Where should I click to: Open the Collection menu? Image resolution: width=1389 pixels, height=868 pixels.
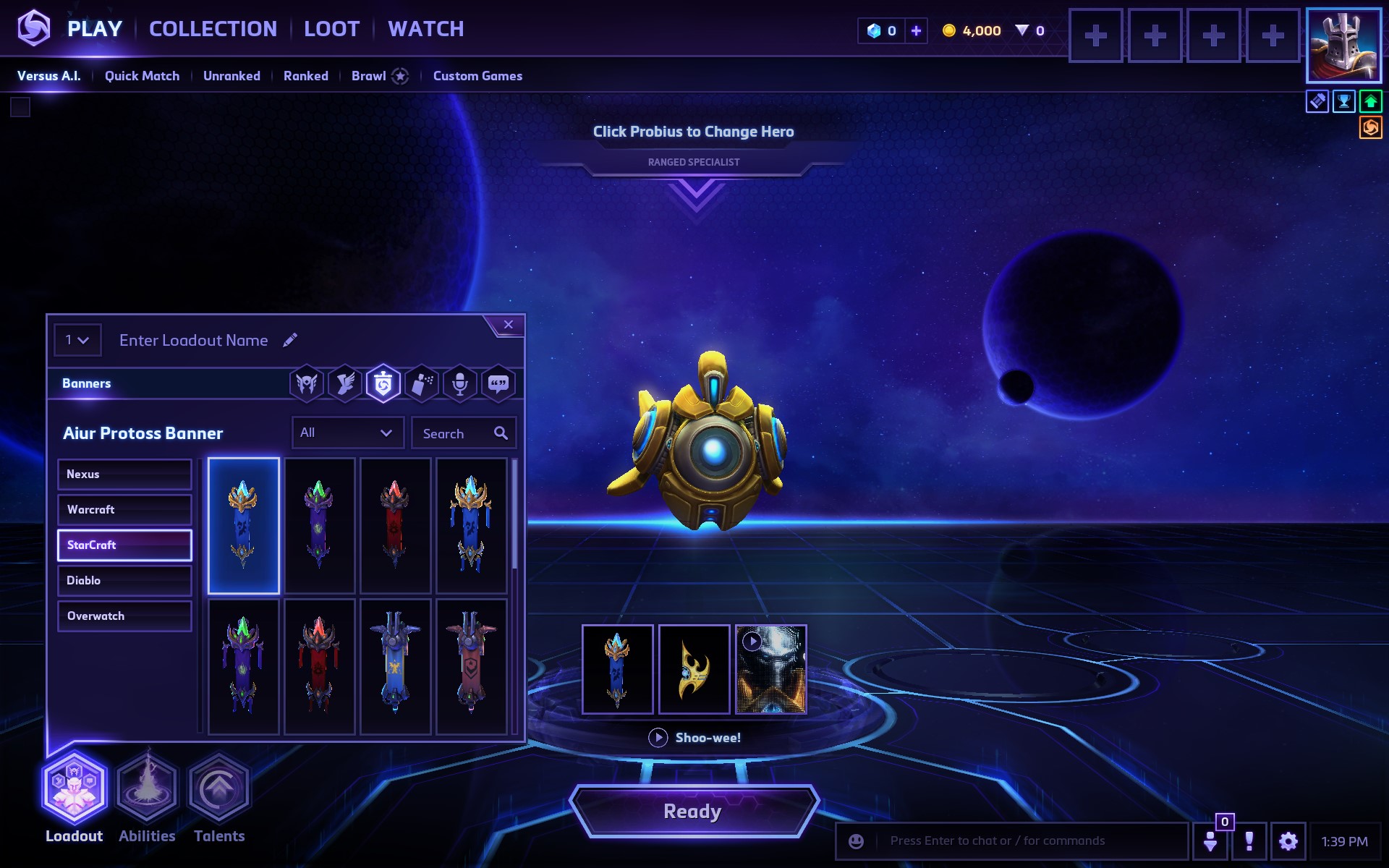pyautogui.click(x=213, y=29)
